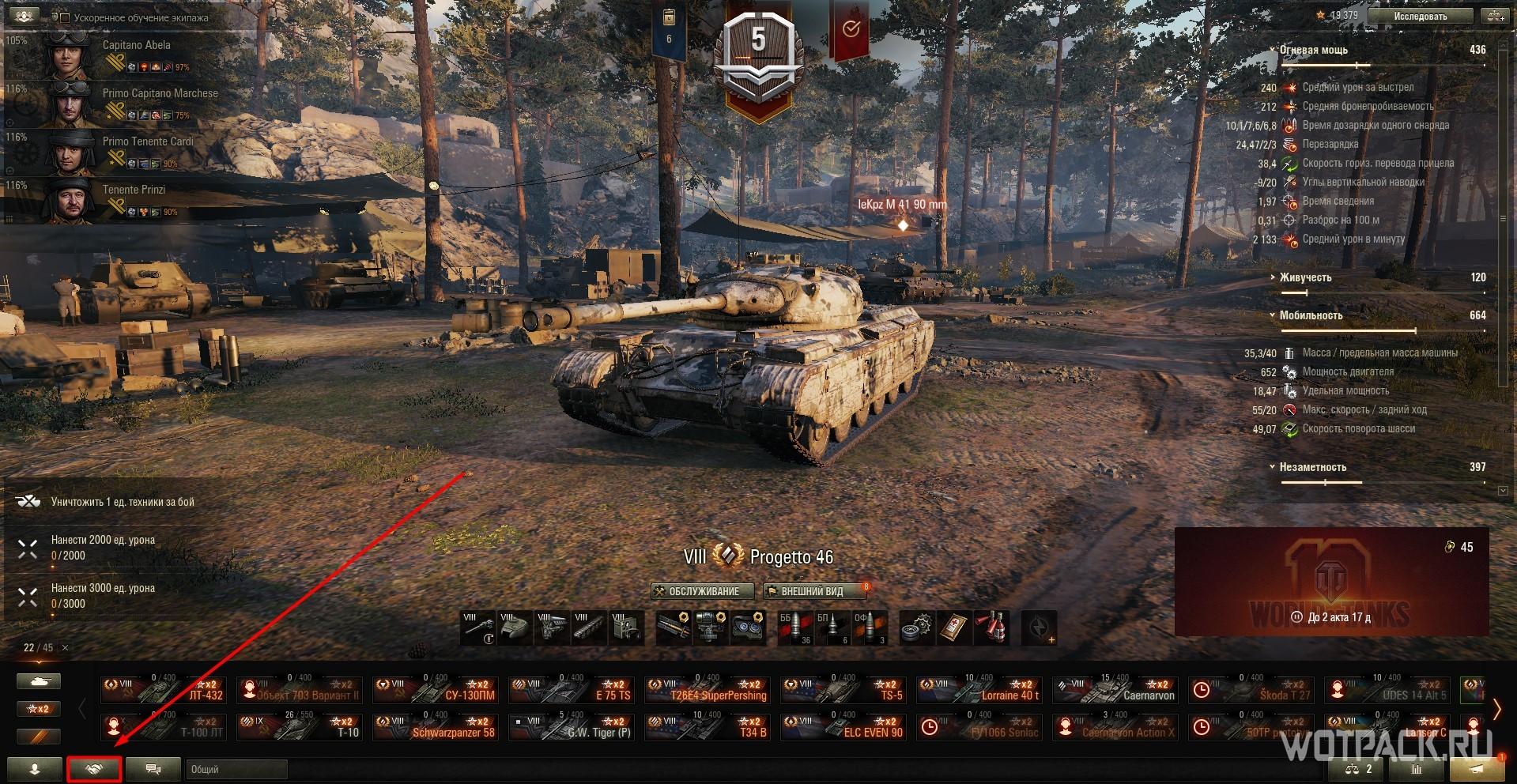The height and width of the screenshot is (784, 1517).
Task: Open the gun module slot
Action: [479, 628]
